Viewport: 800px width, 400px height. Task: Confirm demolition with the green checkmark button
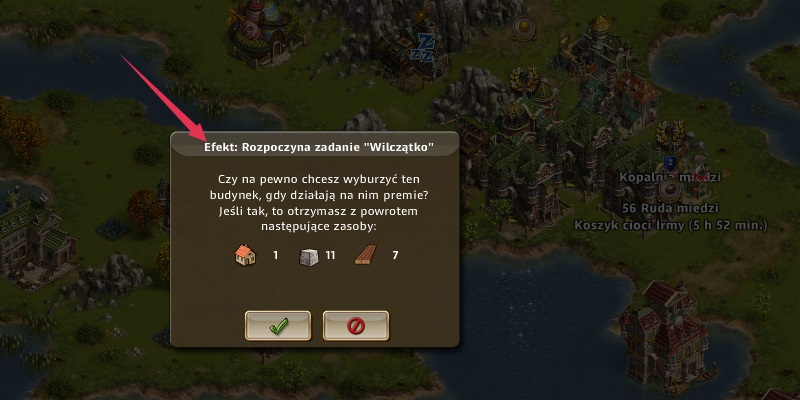[277, 325]
